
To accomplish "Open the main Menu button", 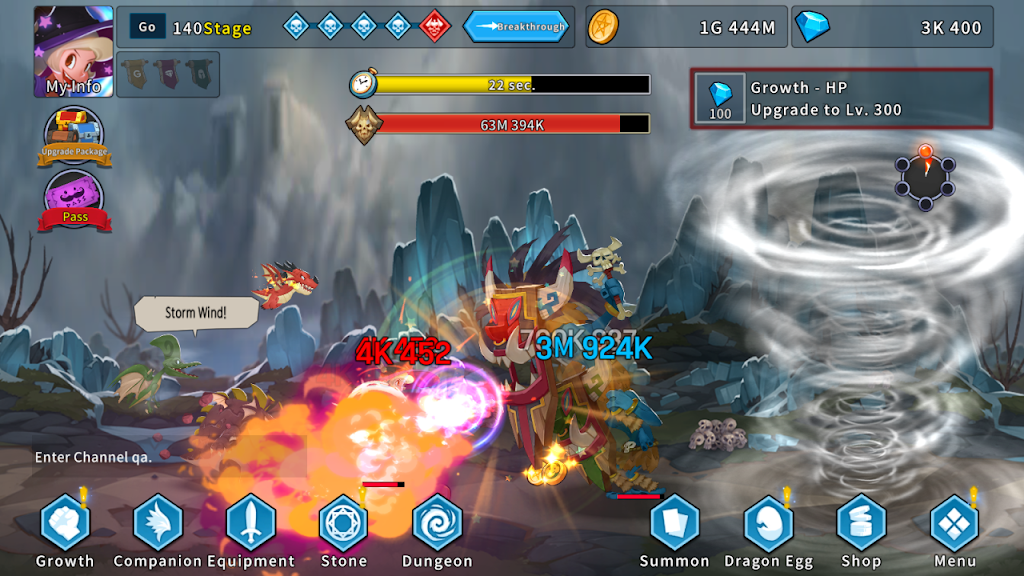I will click(954, 524).
